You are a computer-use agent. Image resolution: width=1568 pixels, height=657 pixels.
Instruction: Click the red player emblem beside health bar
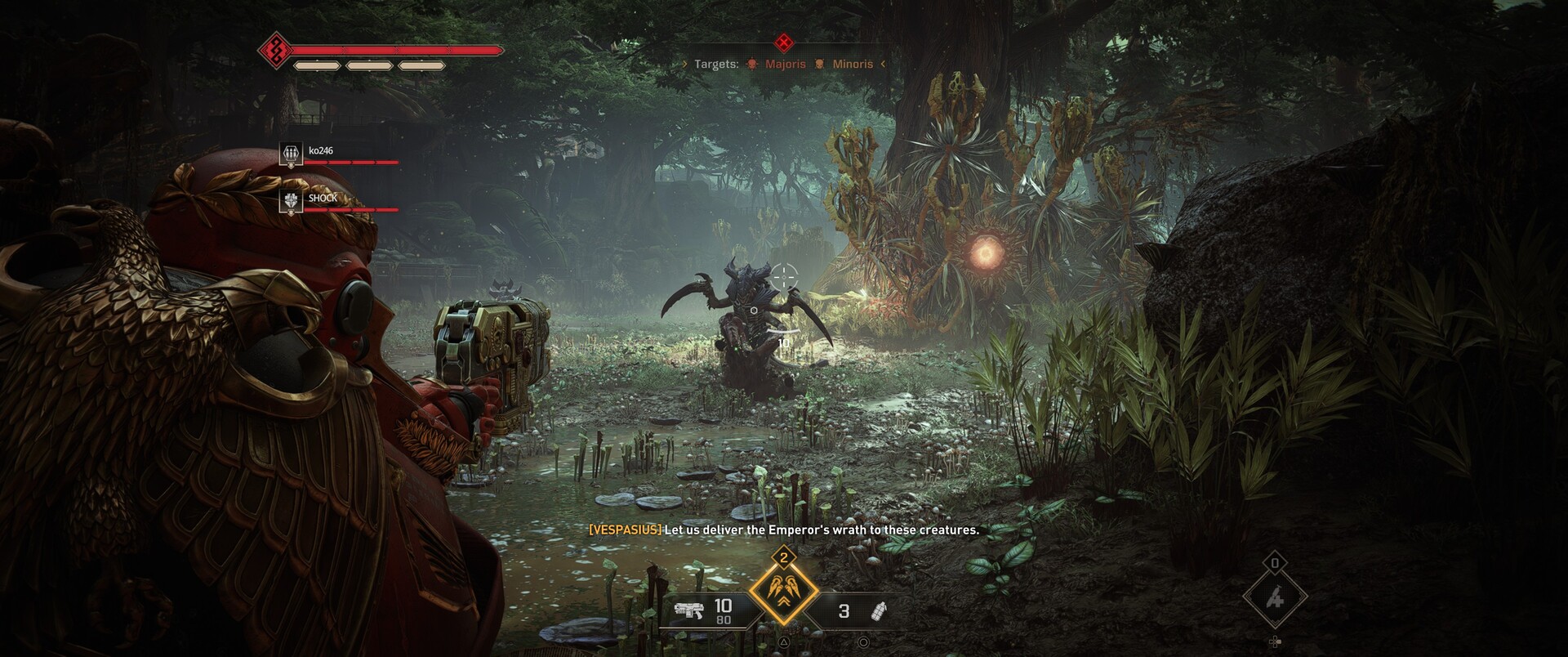[x=276, y=51]
